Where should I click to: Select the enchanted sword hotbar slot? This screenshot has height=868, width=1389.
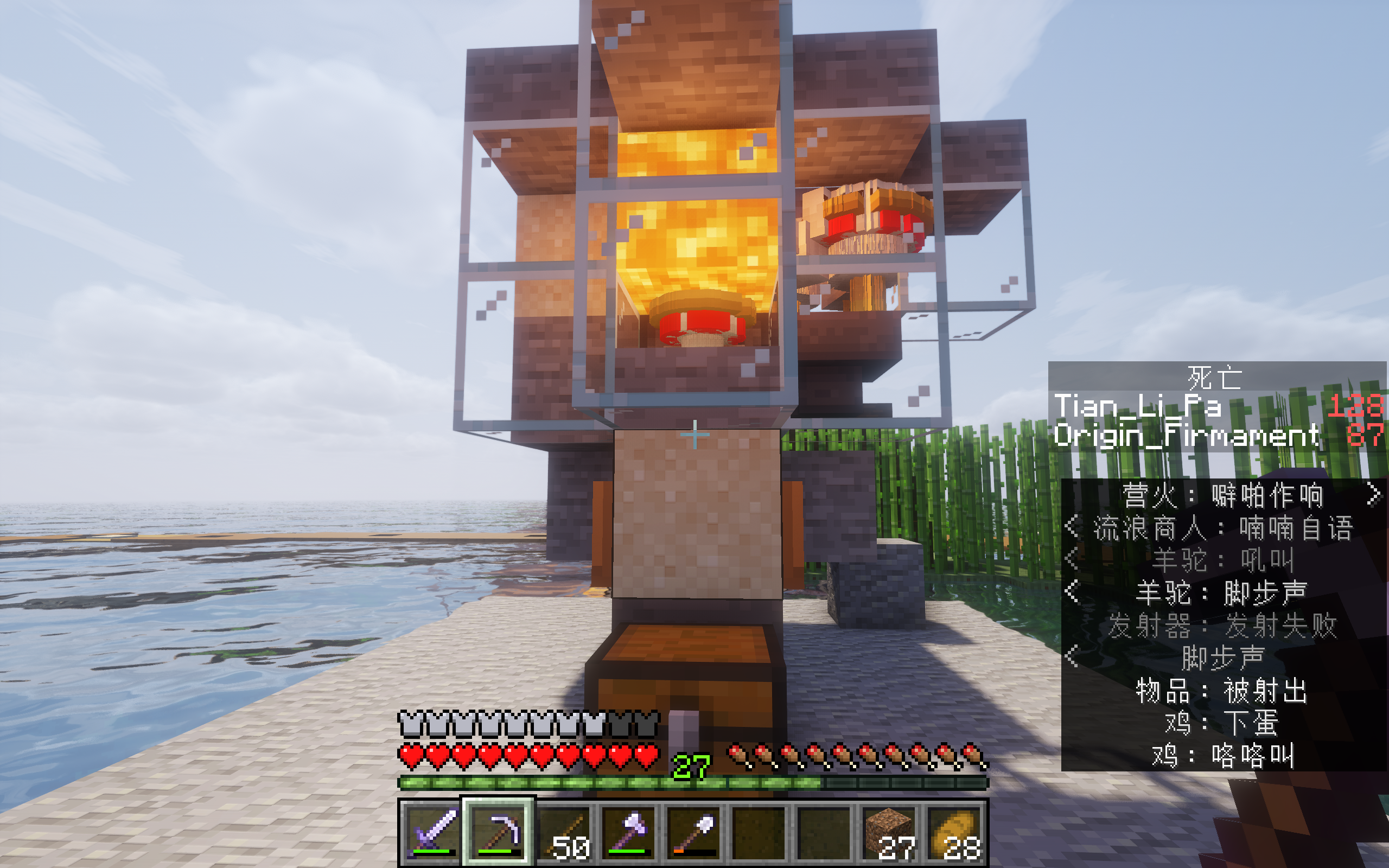click(433, 832)
